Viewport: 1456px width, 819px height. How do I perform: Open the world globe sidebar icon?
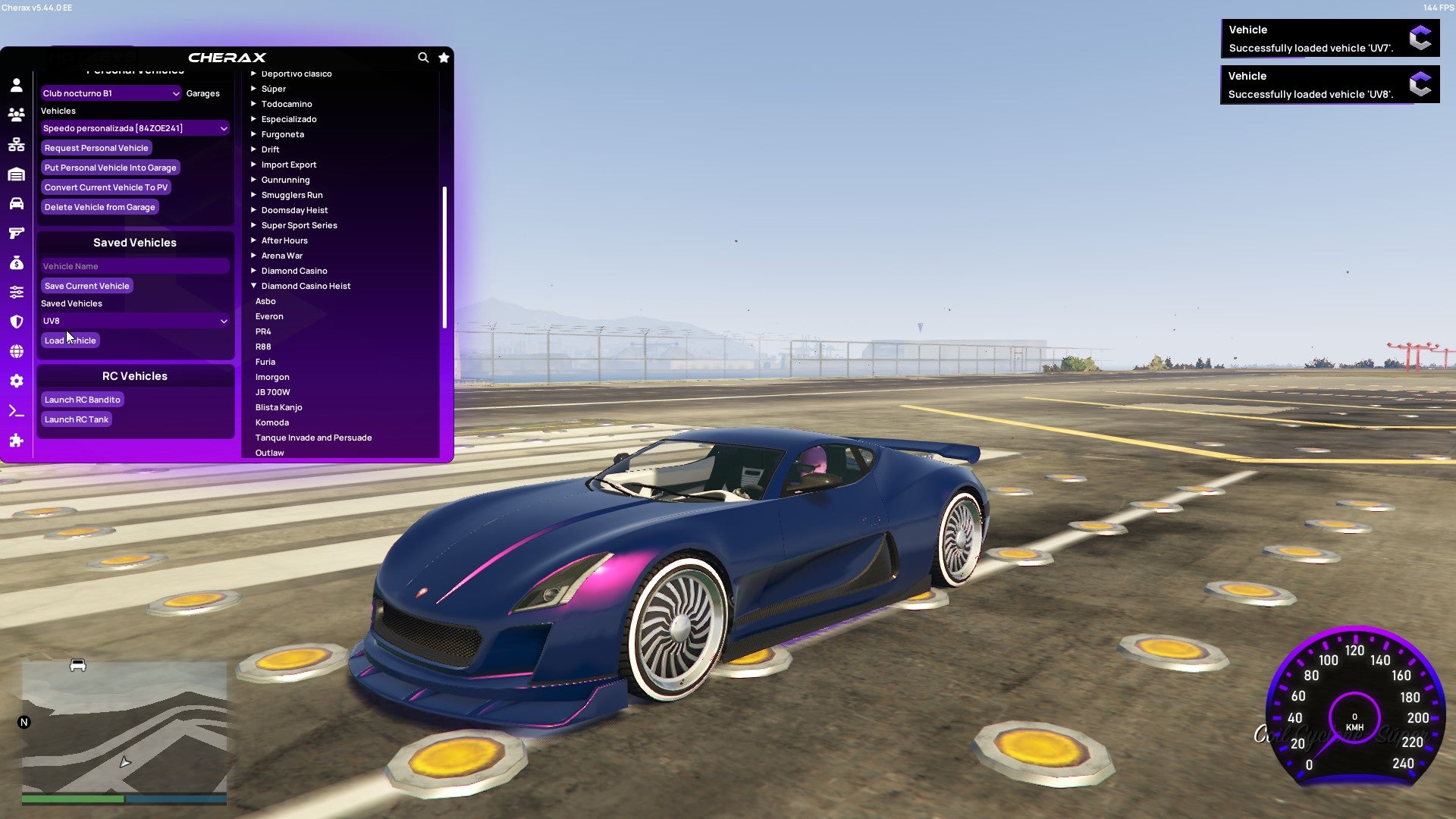17,351
